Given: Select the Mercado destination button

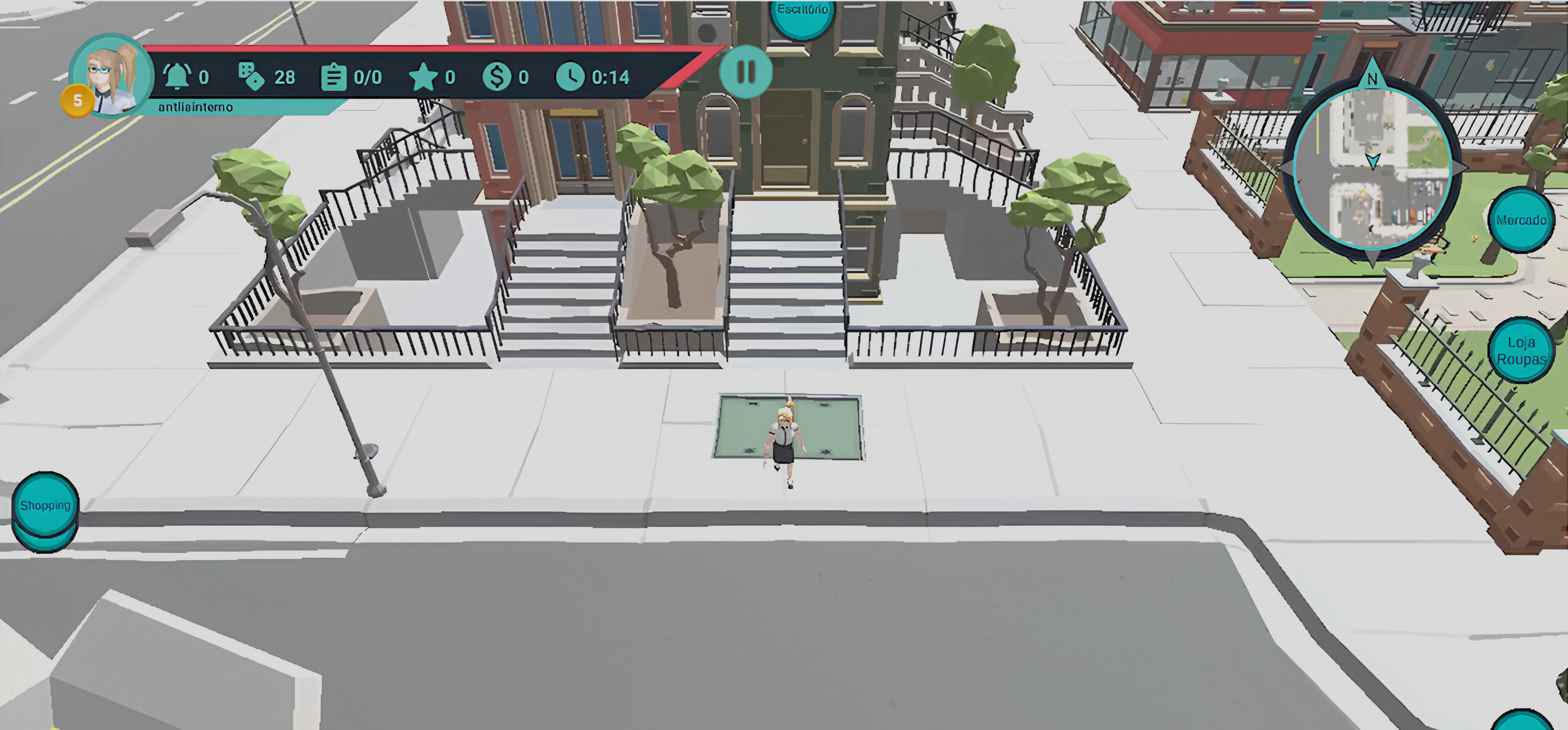Looking at the screenshot, I should (x=1520, y=220).
